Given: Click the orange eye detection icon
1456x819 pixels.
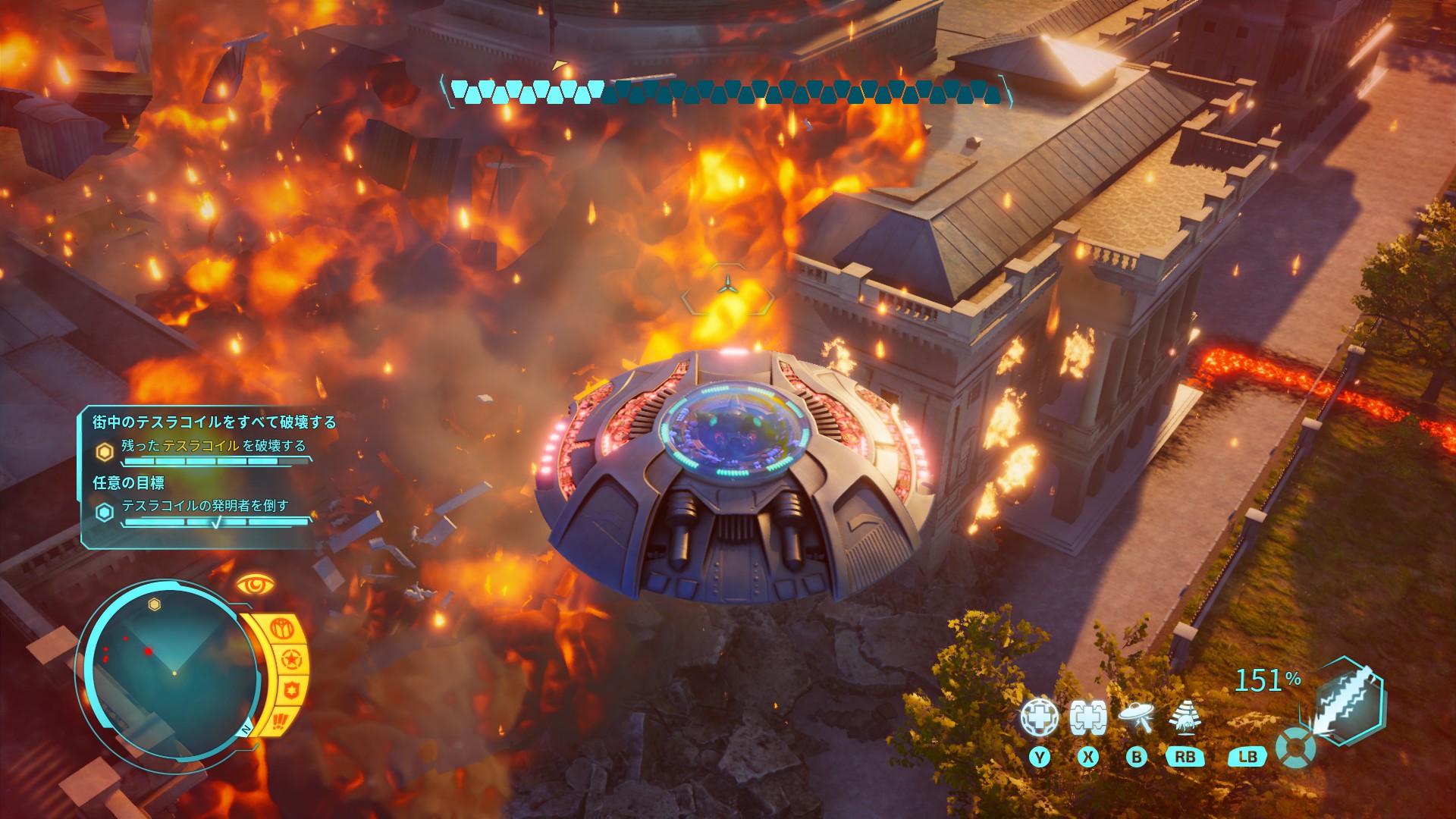Looking at the screenshot, I should click(255, 585).
